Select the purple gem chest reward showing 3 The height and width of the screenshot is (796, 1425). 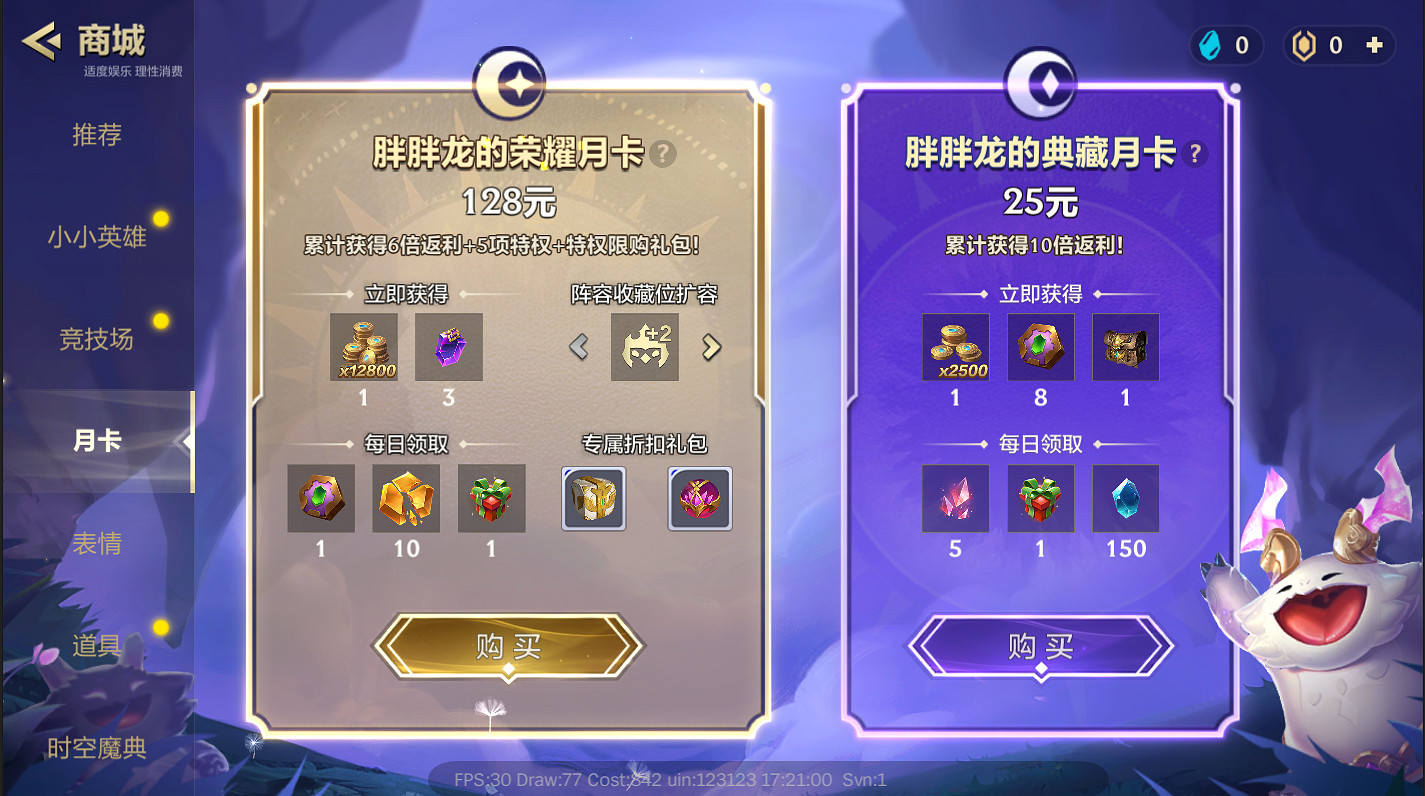(449, 347)
